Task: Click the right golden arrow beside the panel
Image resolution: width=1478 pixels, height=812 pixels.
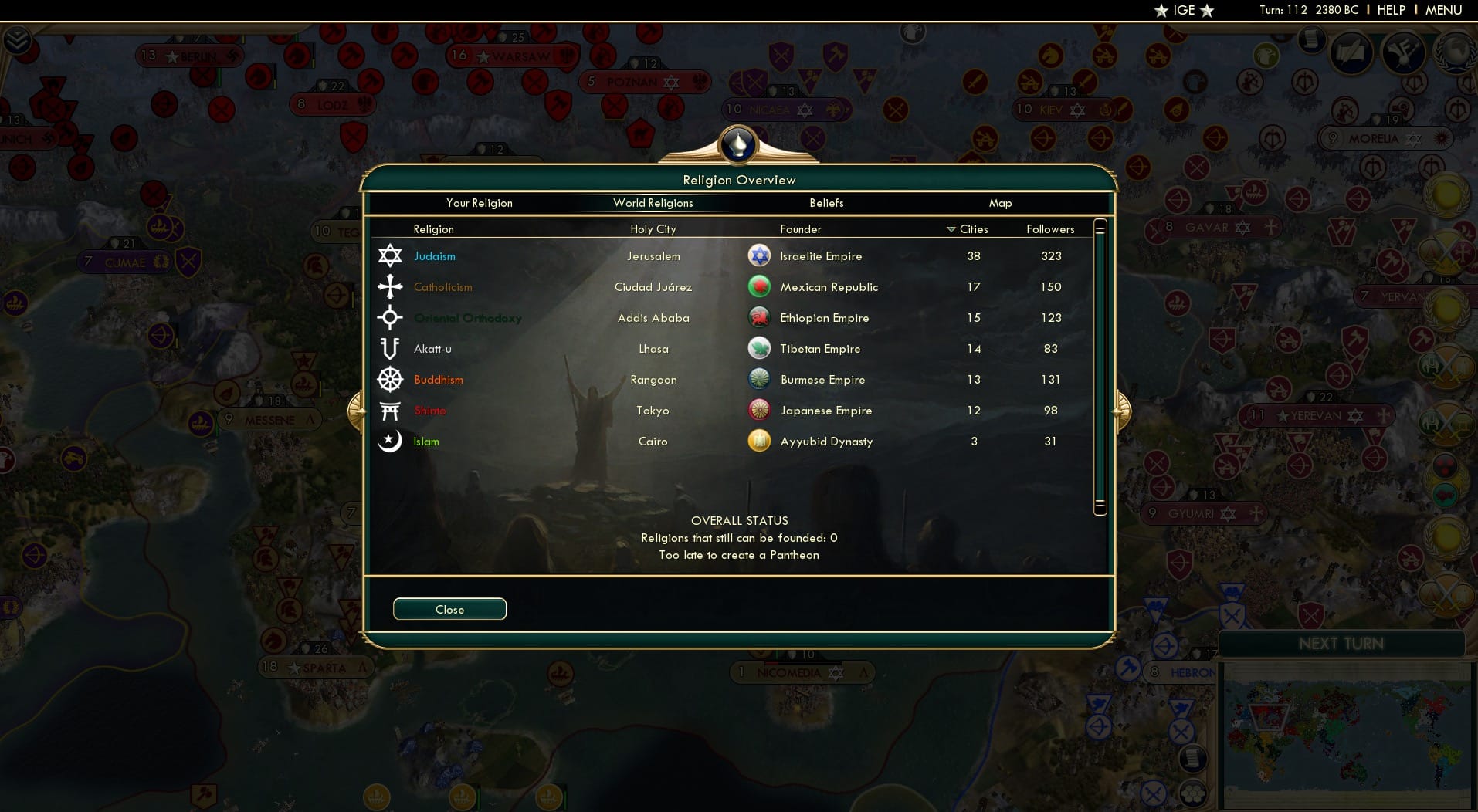Action: pyautogui.click(x=1124, y=410)
